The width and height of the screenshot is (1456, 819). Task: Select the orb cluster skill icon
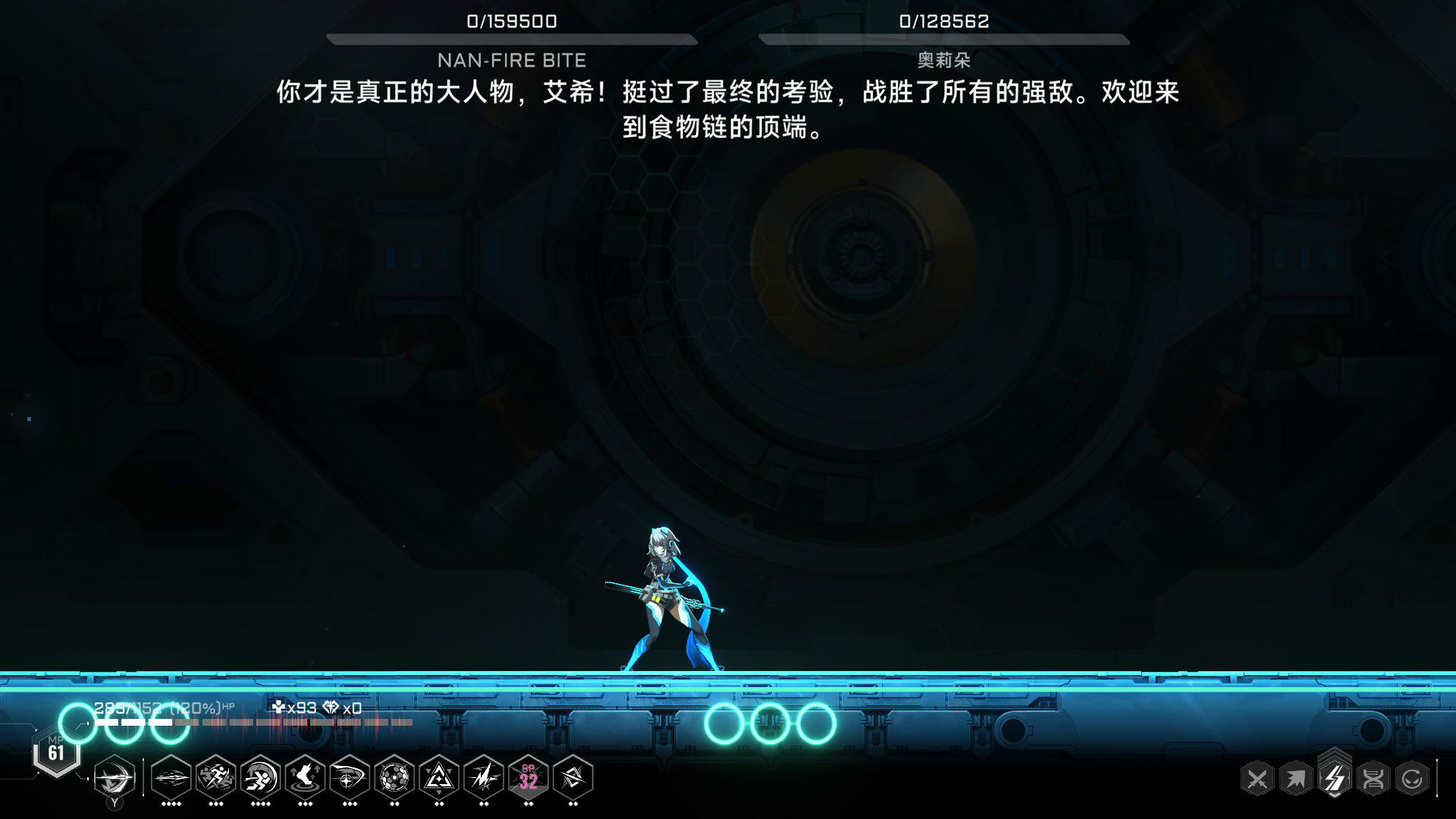pyautogui.click(x=394, y=779)
